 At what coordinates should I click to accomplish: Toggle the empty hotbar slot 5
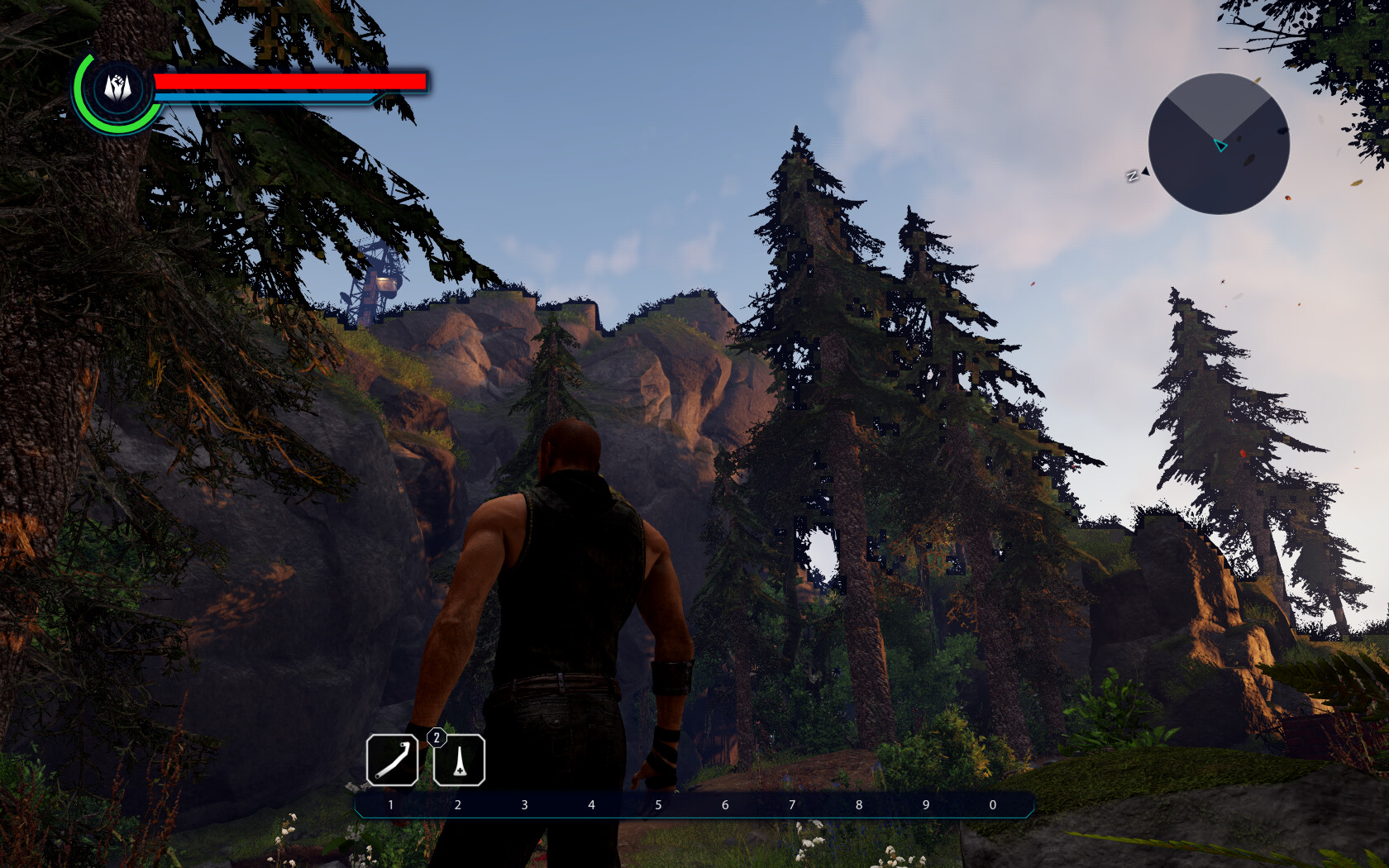(x=658, y=804)
